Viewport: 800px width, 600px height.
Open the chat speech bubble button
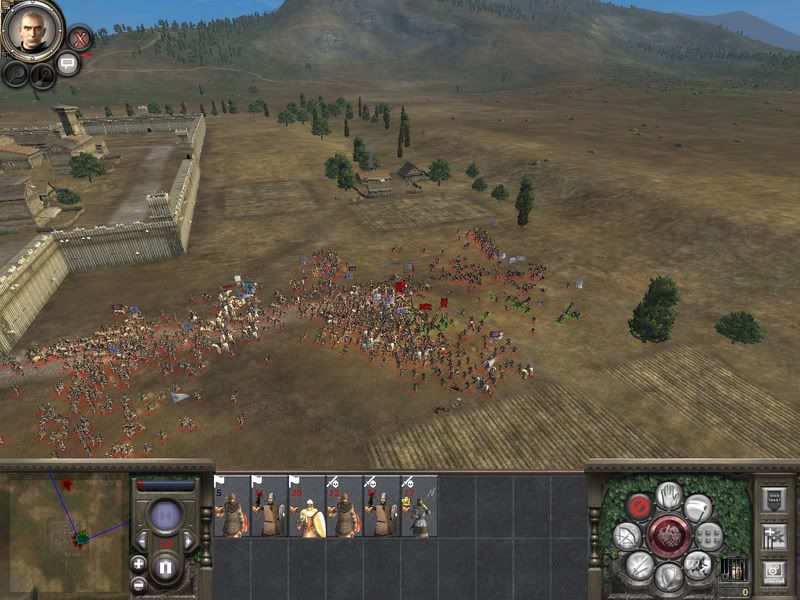click(x=68, y=65)
